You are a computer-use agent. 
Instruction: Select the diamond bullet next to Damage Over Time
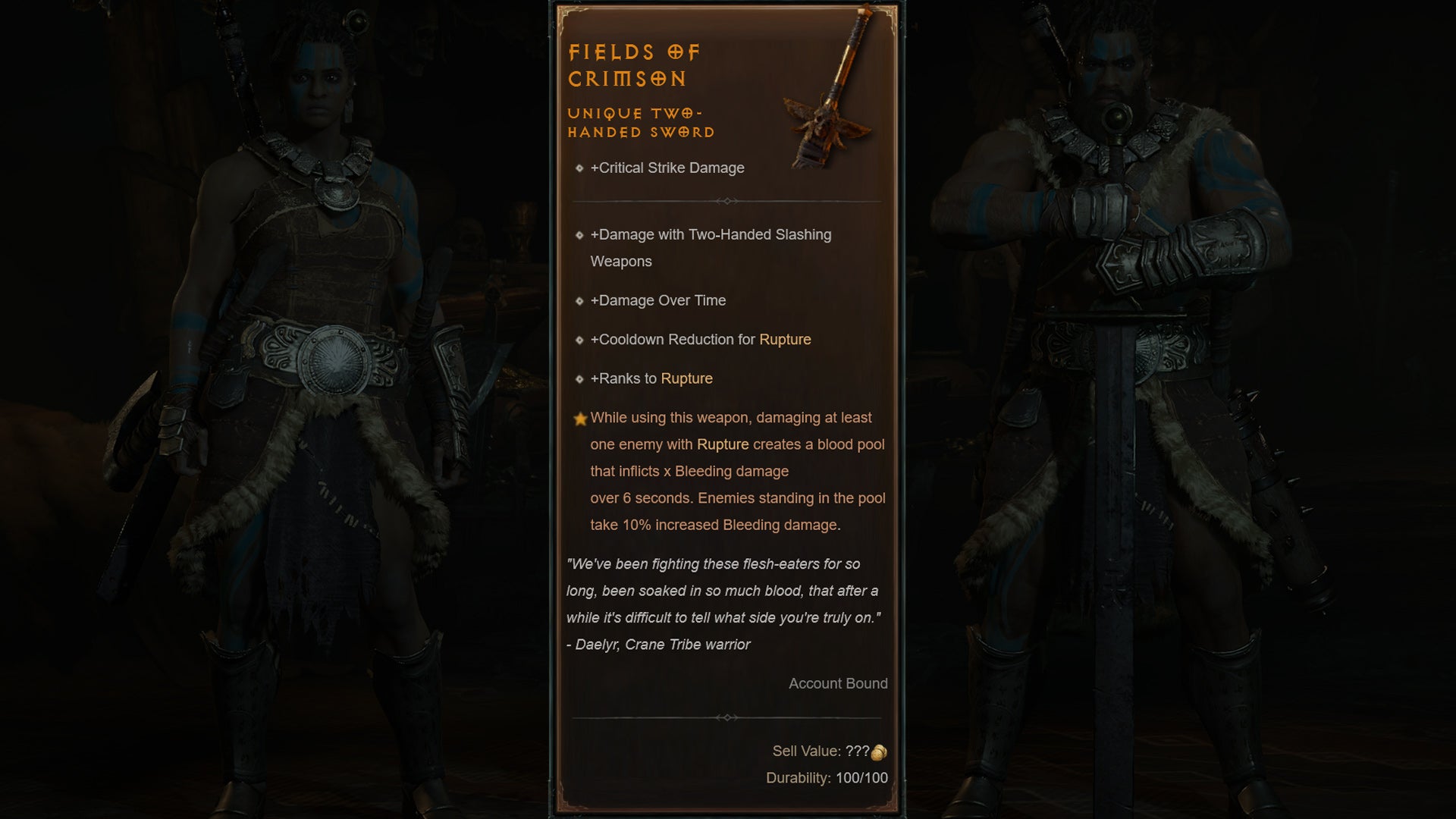[579, 301]
